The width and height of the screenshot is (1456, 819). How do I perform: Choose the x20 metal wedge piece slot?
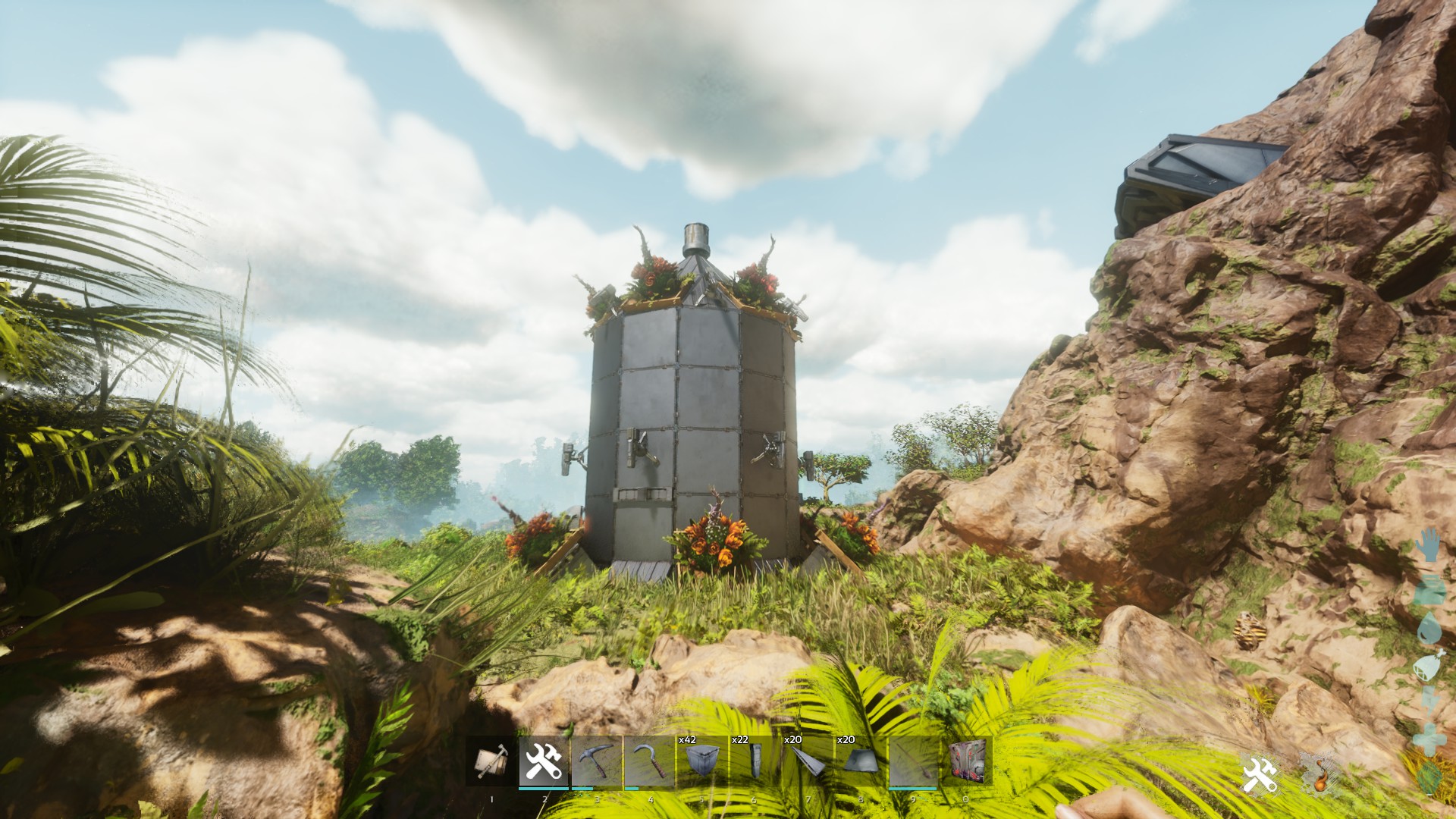point(808,761)
